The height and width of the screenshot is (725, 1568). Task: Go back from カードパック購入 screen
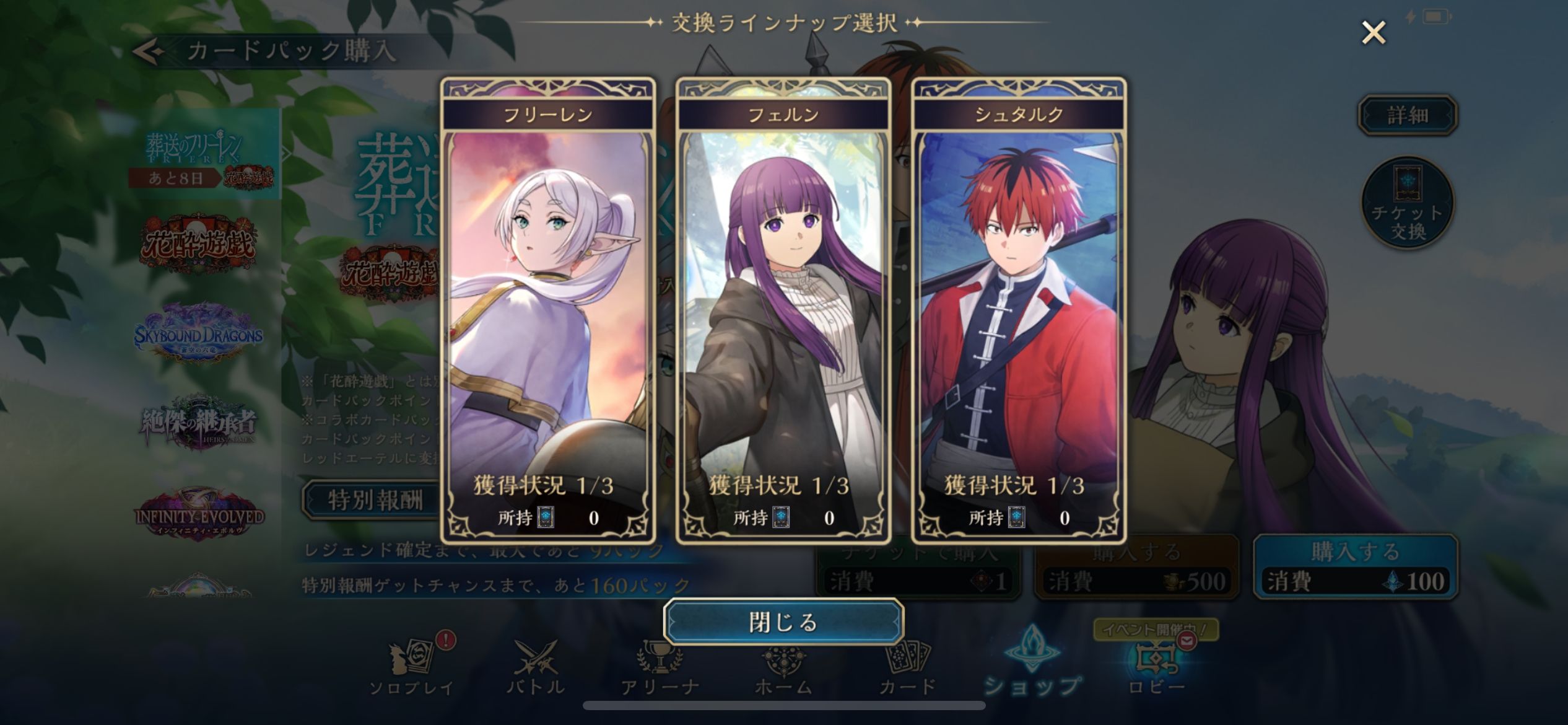click(x=149, y=51)
